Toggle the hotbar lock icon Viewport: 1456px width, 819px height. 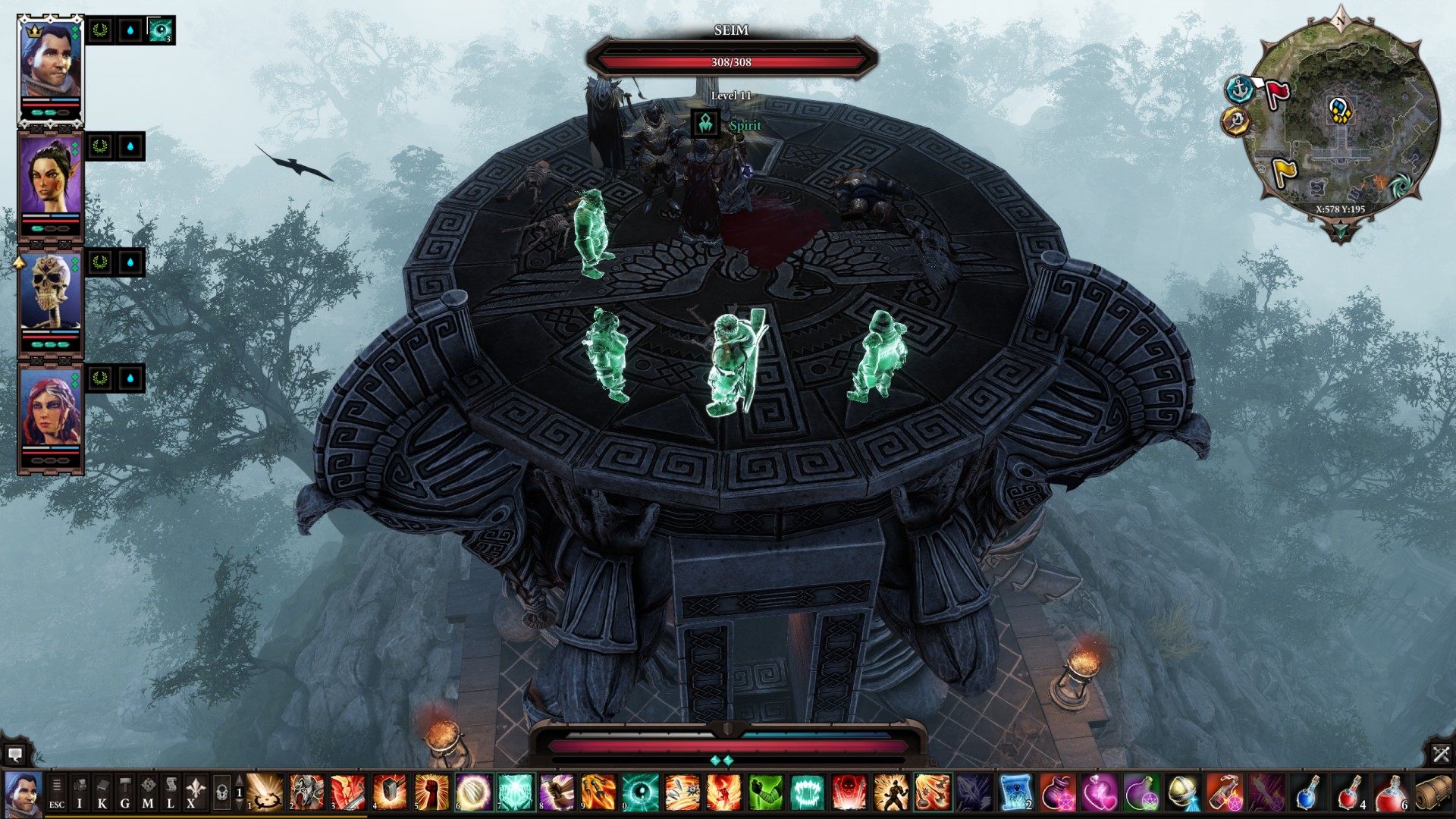221,792
